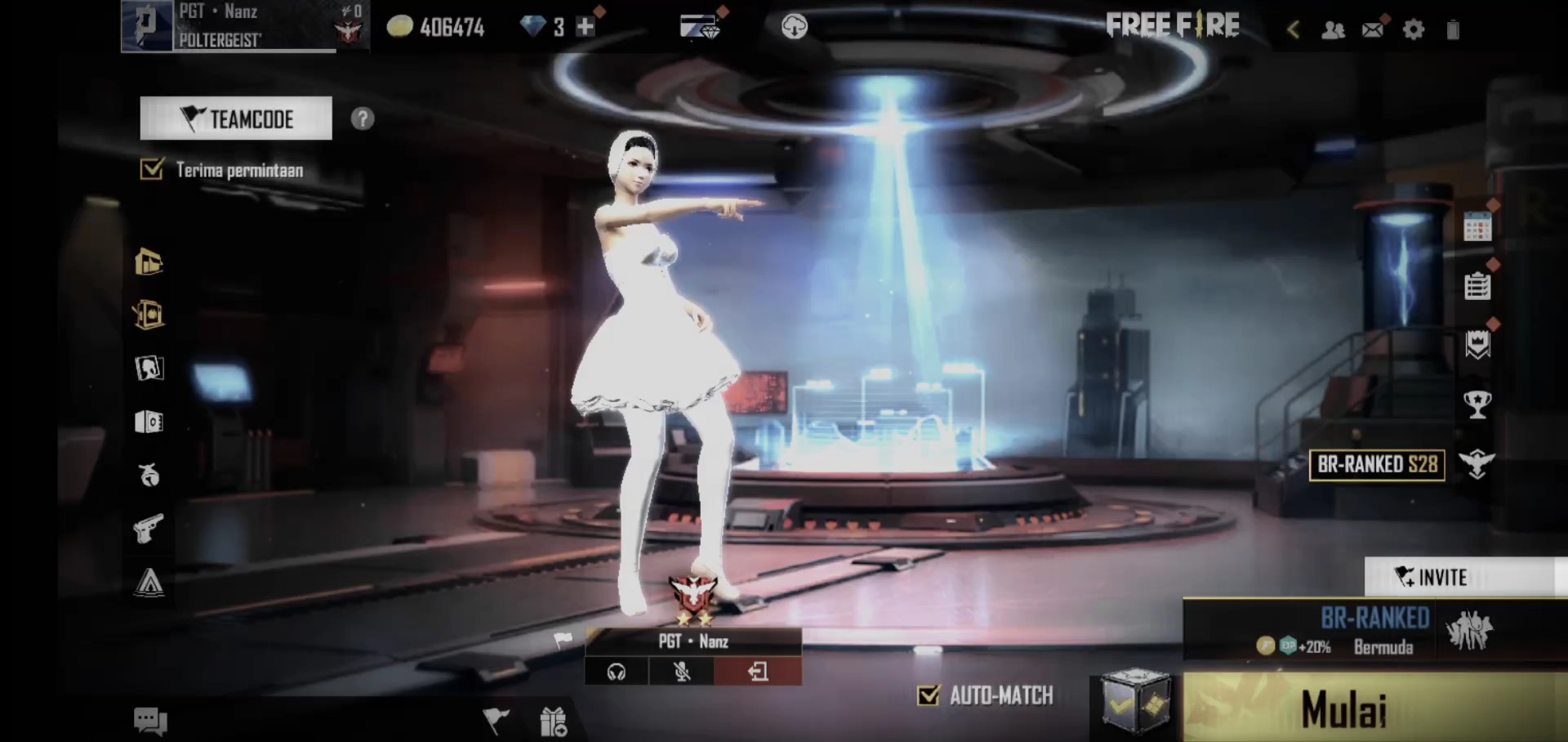
Task: Add diamonds with the plus button
Action: (585, 27)
